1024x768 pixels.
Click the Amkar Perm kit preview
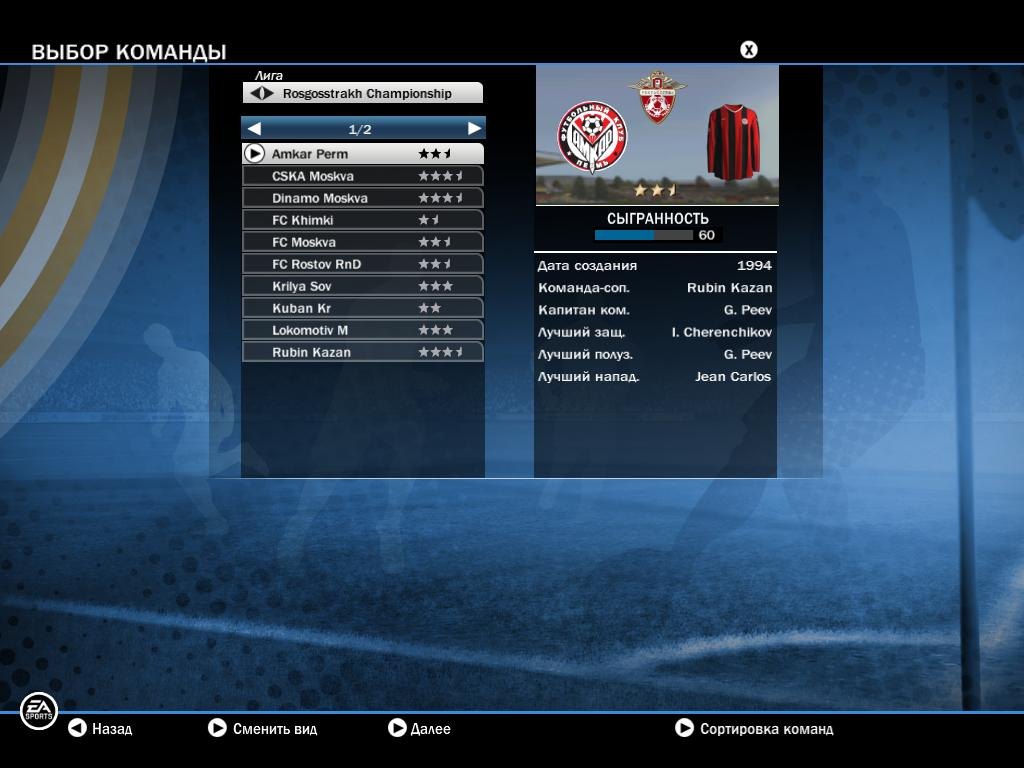[x=732, y=141]
